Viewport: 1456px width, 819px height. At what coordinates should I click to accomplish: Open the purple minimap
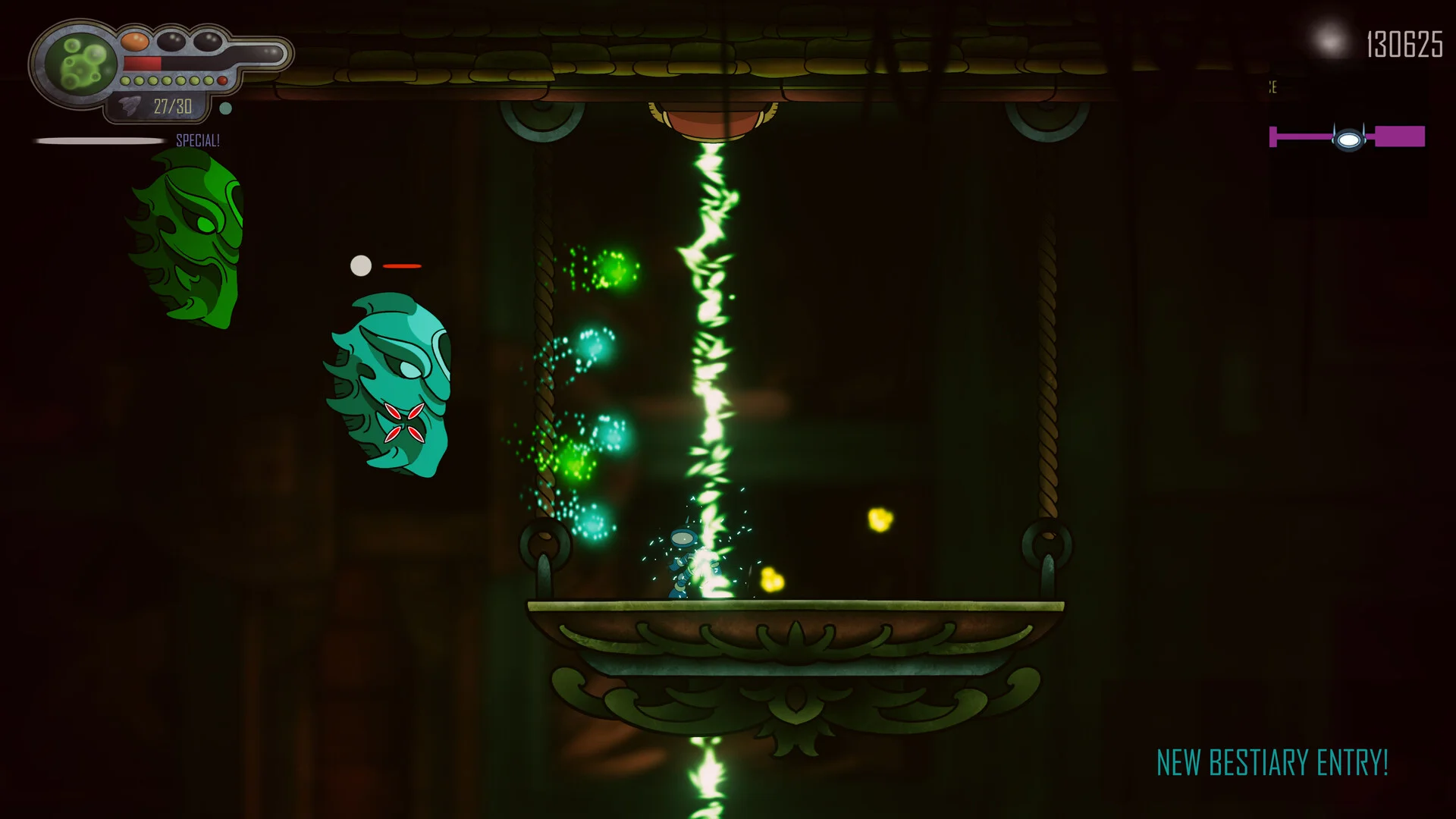point(1347,137)
